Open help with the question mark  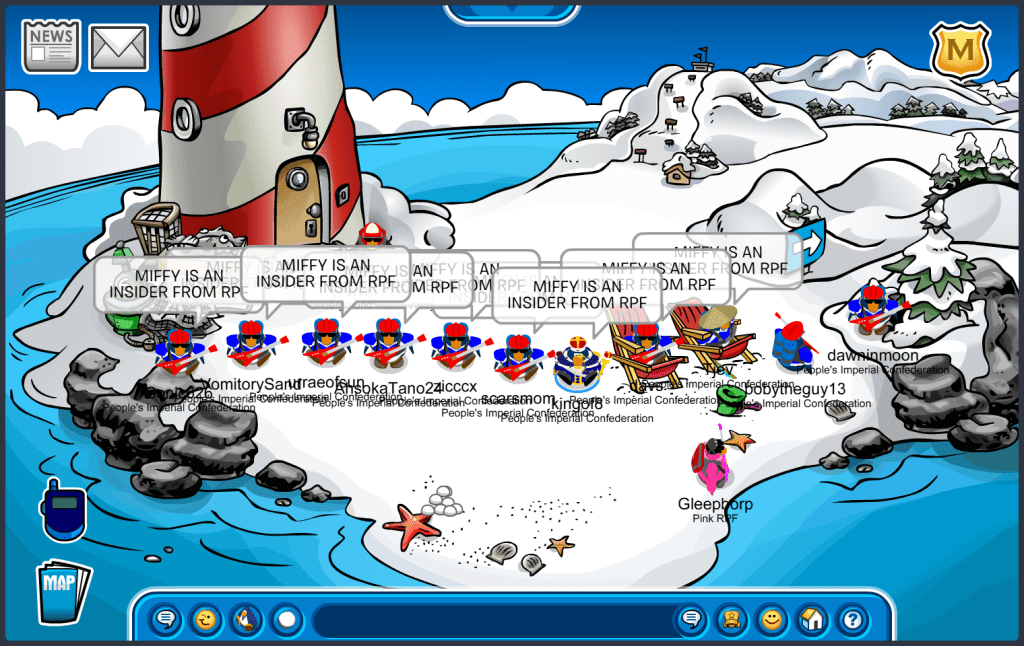852,620
